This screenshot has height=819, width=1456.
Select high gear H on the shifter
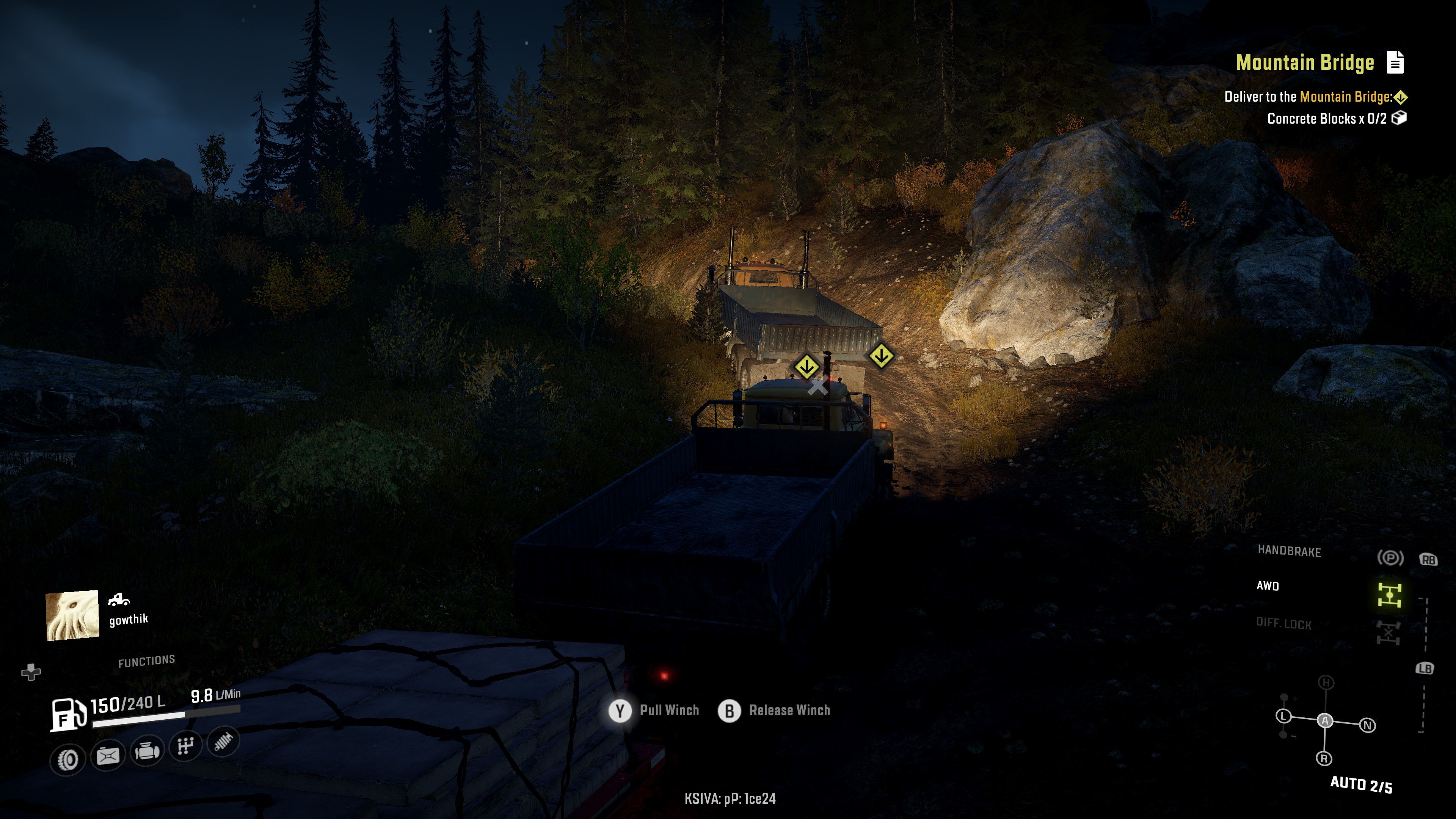point(1326,683)
